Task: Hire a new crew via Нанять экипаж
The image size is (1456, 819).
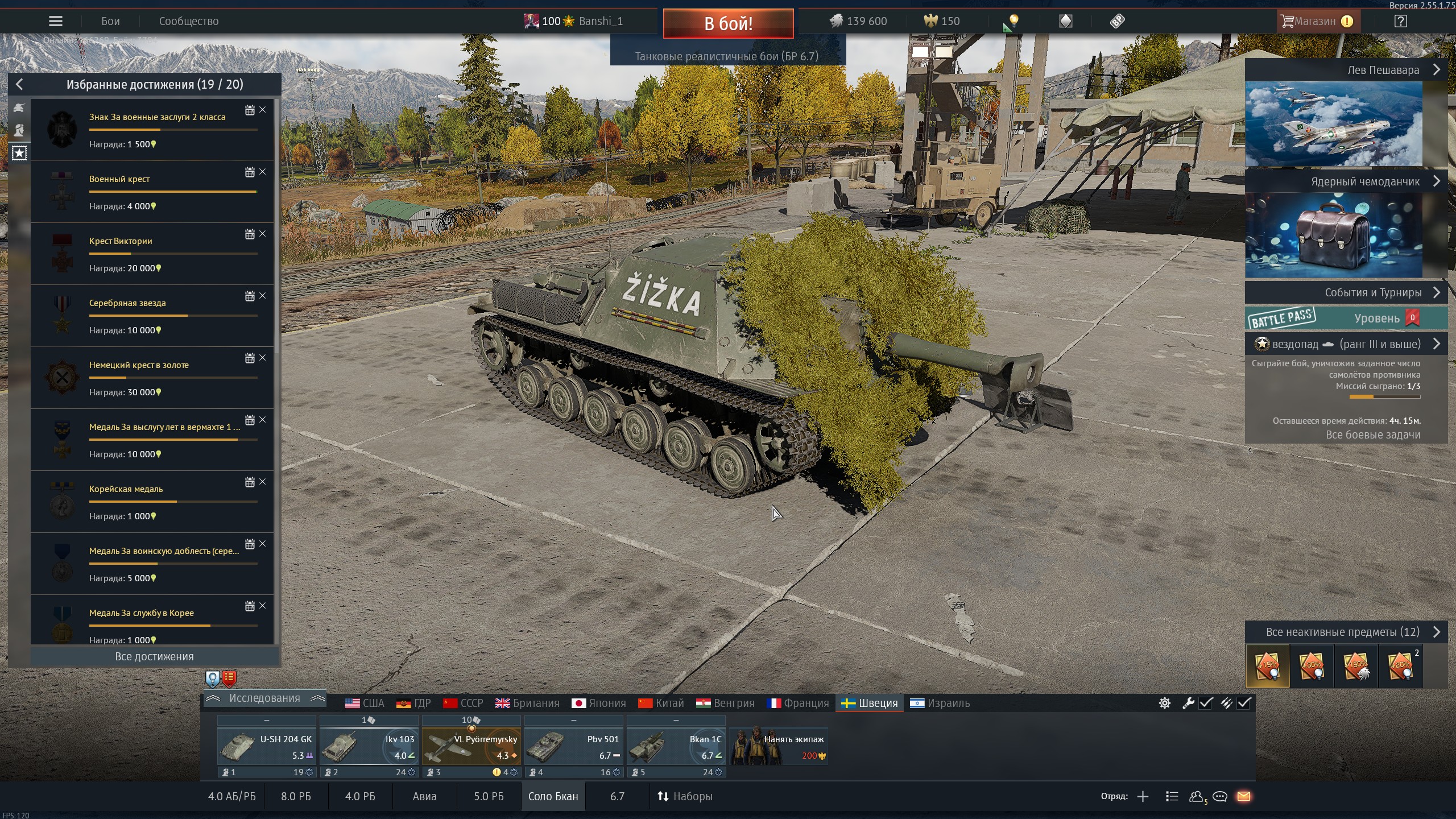Action: tap(779, 746)
